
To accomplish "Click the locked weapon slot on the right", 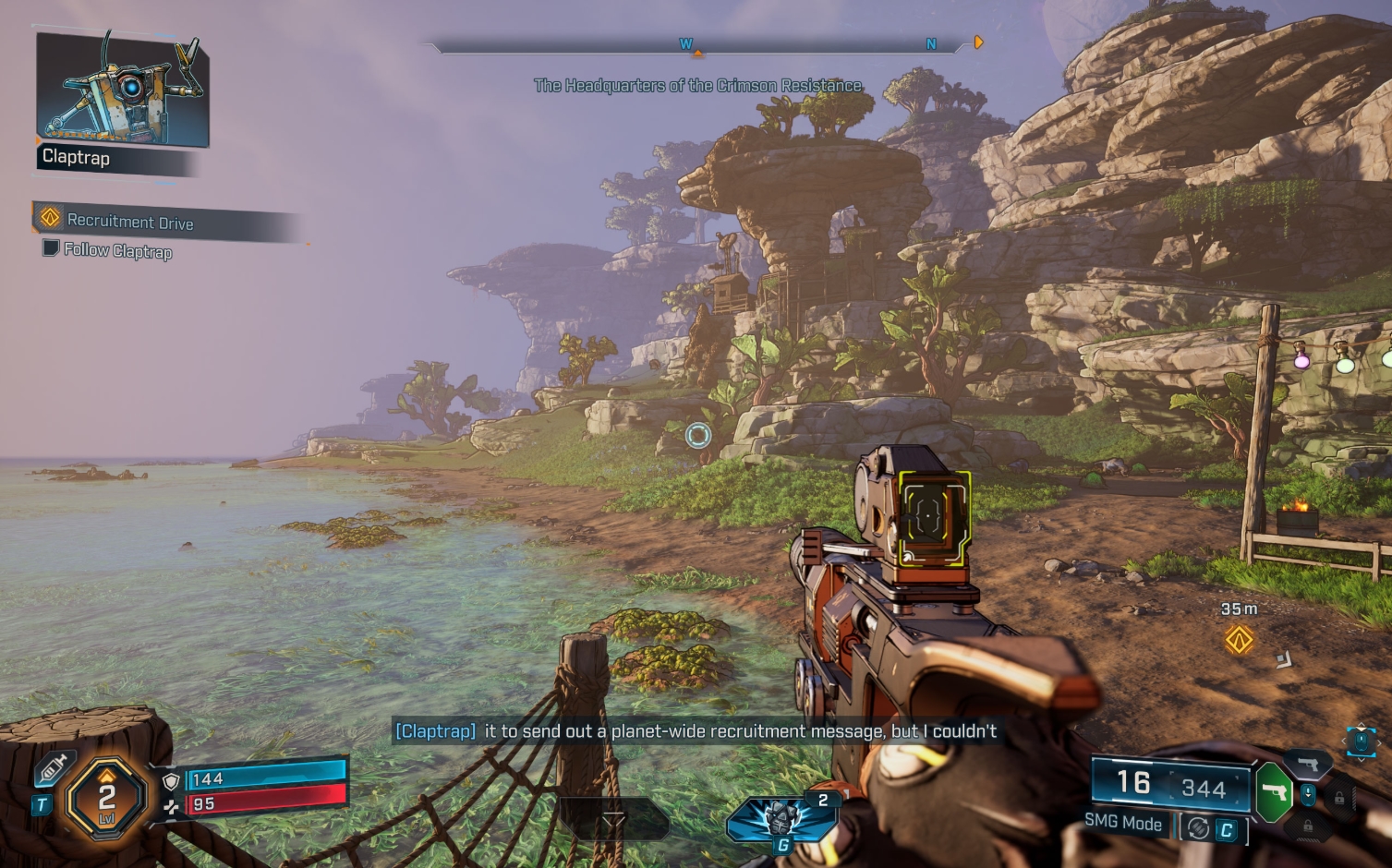I will [x=1338, y=798].
